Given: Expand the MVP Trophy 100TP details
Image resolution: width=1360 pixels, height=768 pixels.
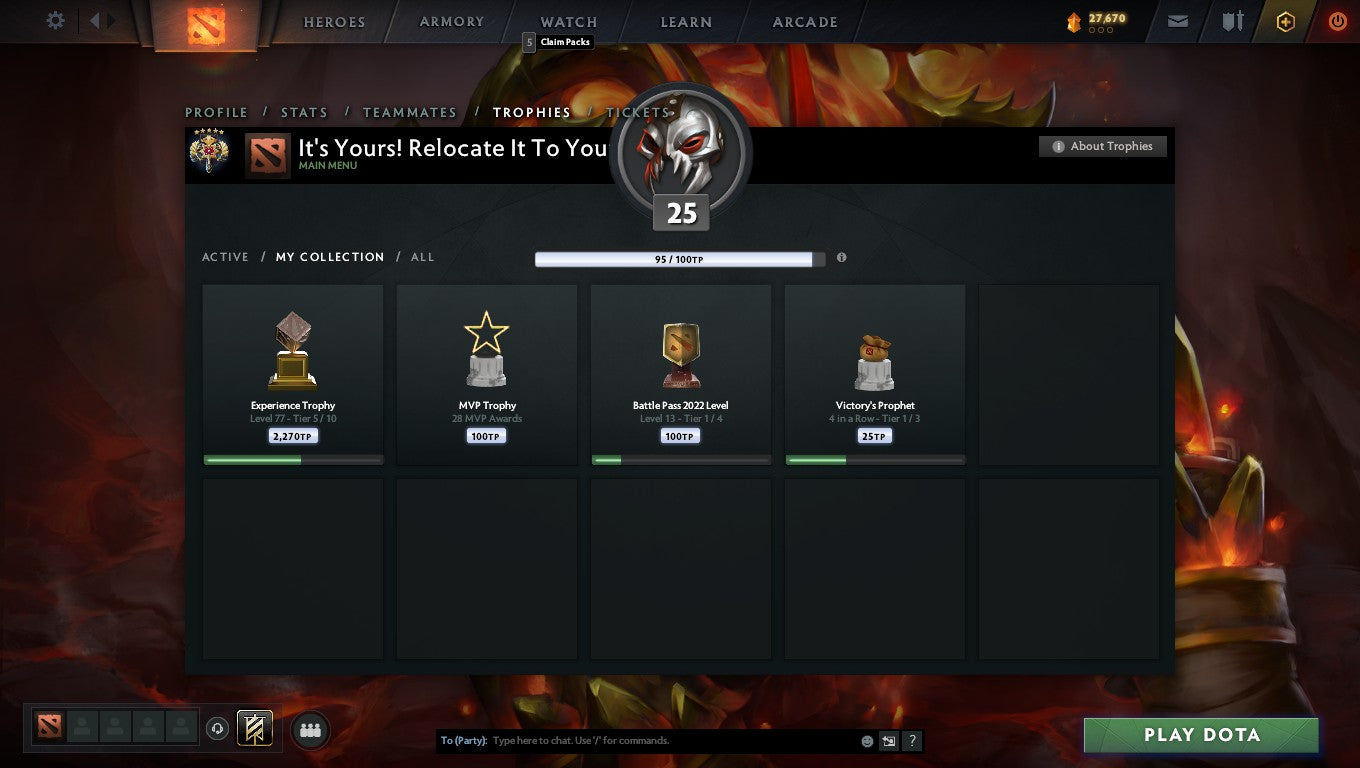Looking at the screenshot, I should click(486, 435).
